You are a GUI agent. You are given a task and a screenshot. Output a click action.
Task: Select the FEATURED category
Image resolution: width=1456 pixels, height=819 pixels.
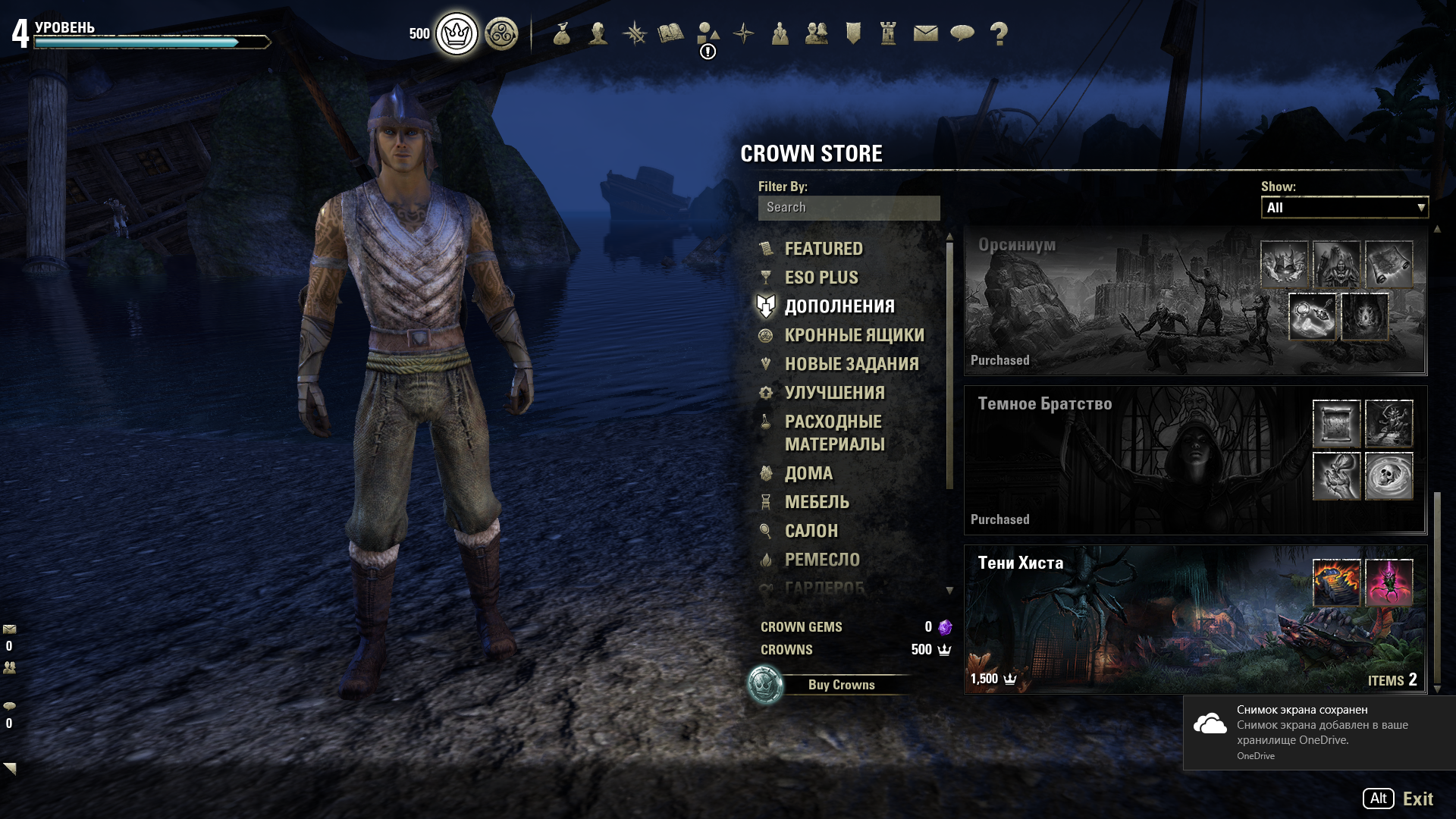pyautogui.click(x=823, y=249)
